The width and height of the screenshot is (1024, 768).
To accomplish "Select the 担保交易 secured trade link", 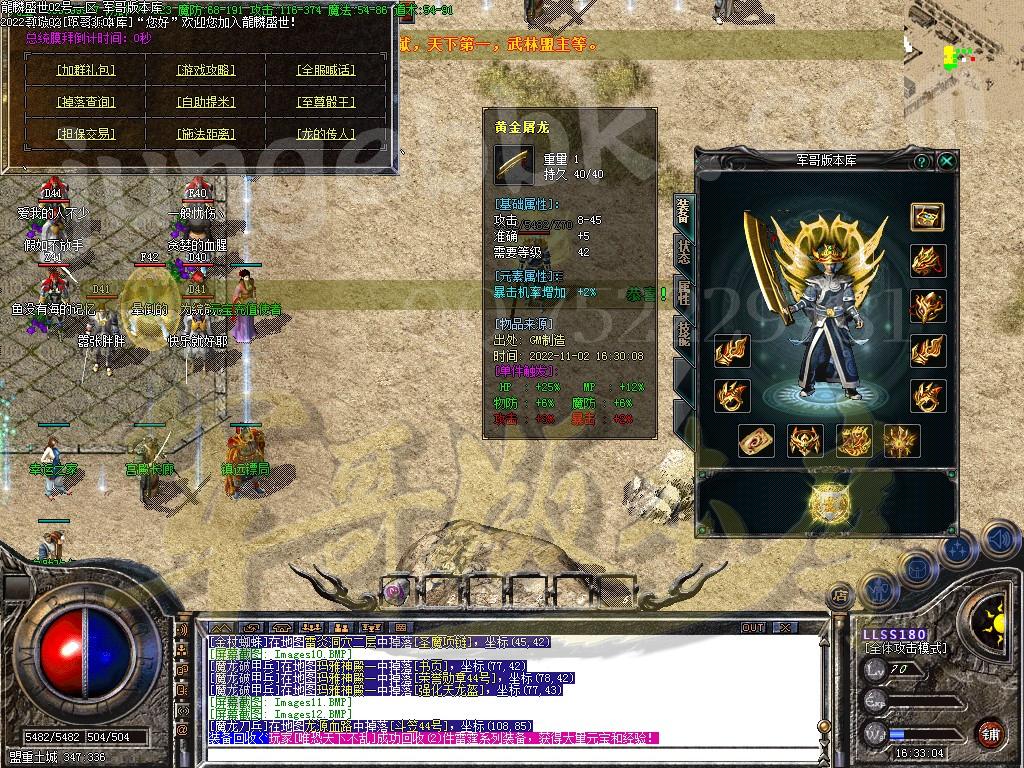I will (x=86, y=134).
